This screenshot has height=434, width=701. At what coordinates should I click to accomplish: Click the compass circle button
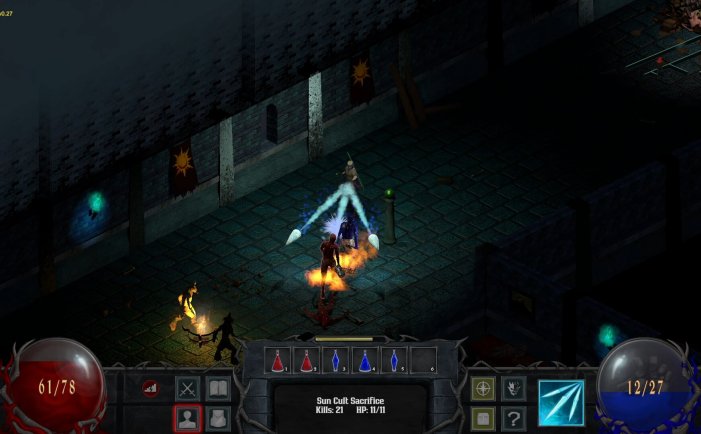pyautogui.click(x=483, y=388)
